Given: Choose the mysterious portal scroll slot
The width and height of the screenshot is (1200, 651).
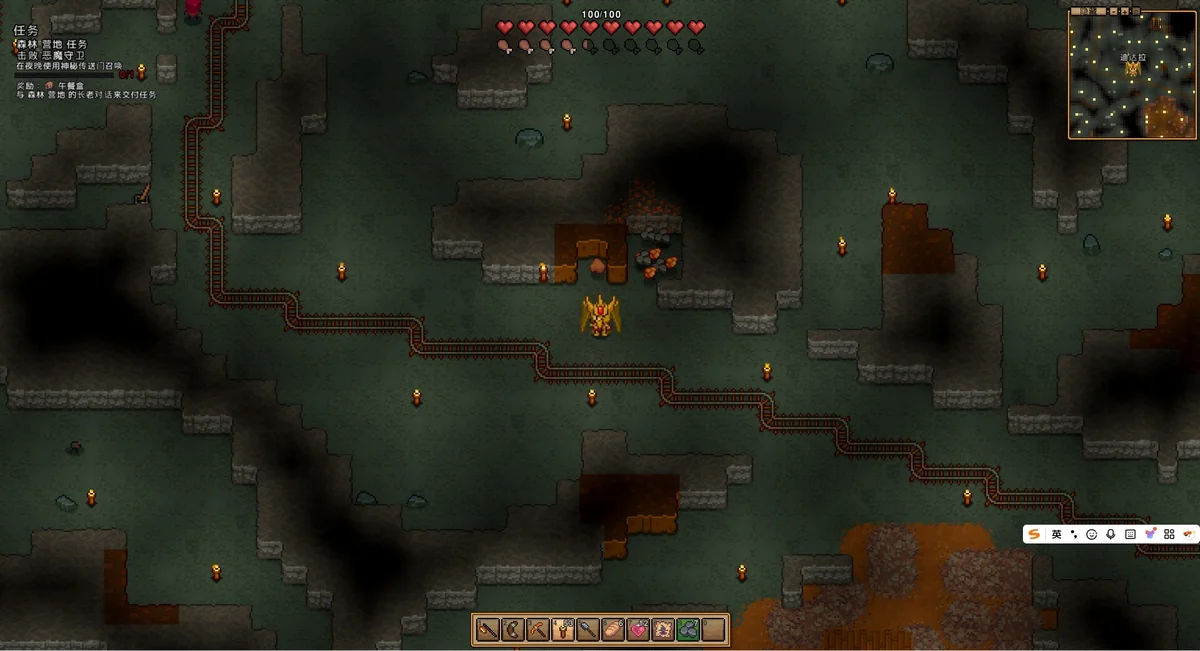Looking at the screenshot, I should [663, 630].
